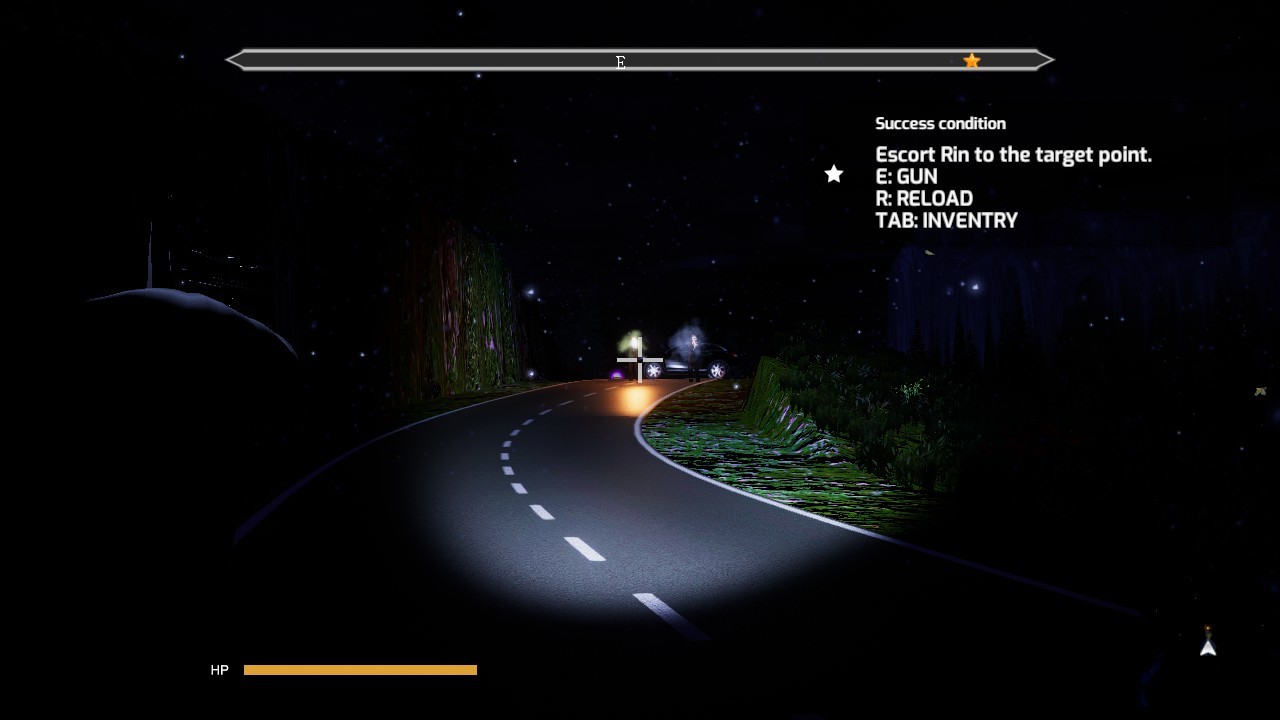Select the white star beside Success condition
Viewport: 1280px width, 720px height.
833,174
